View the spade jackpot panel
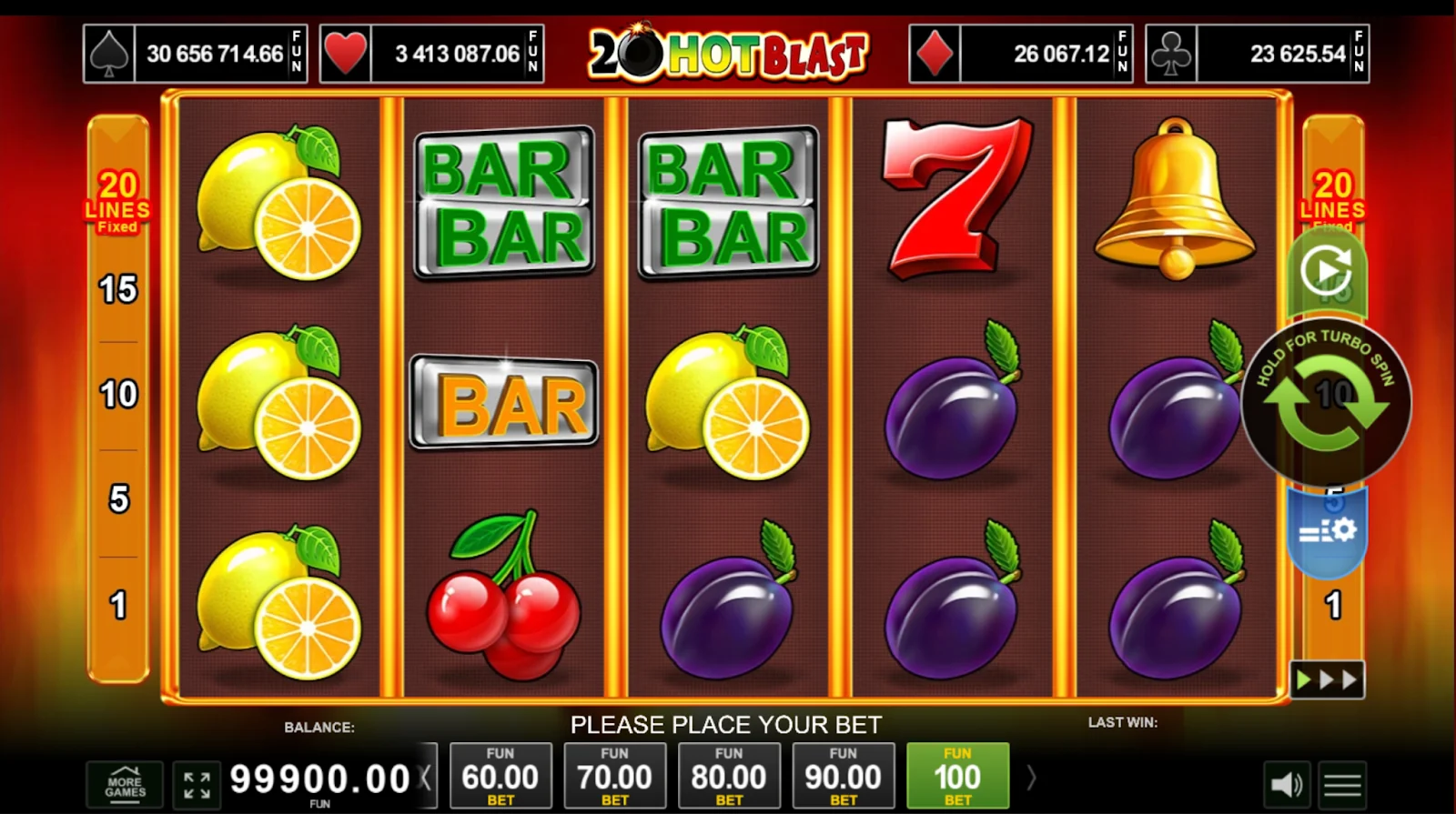Viewport: 1456px width, 814px height. 196,54
